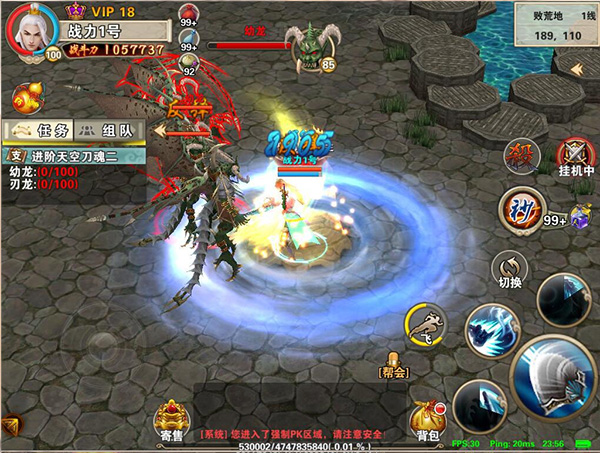Screen dimensions: 600x453
Task: Open the 背包 backpack
Action: pos(426,420)
